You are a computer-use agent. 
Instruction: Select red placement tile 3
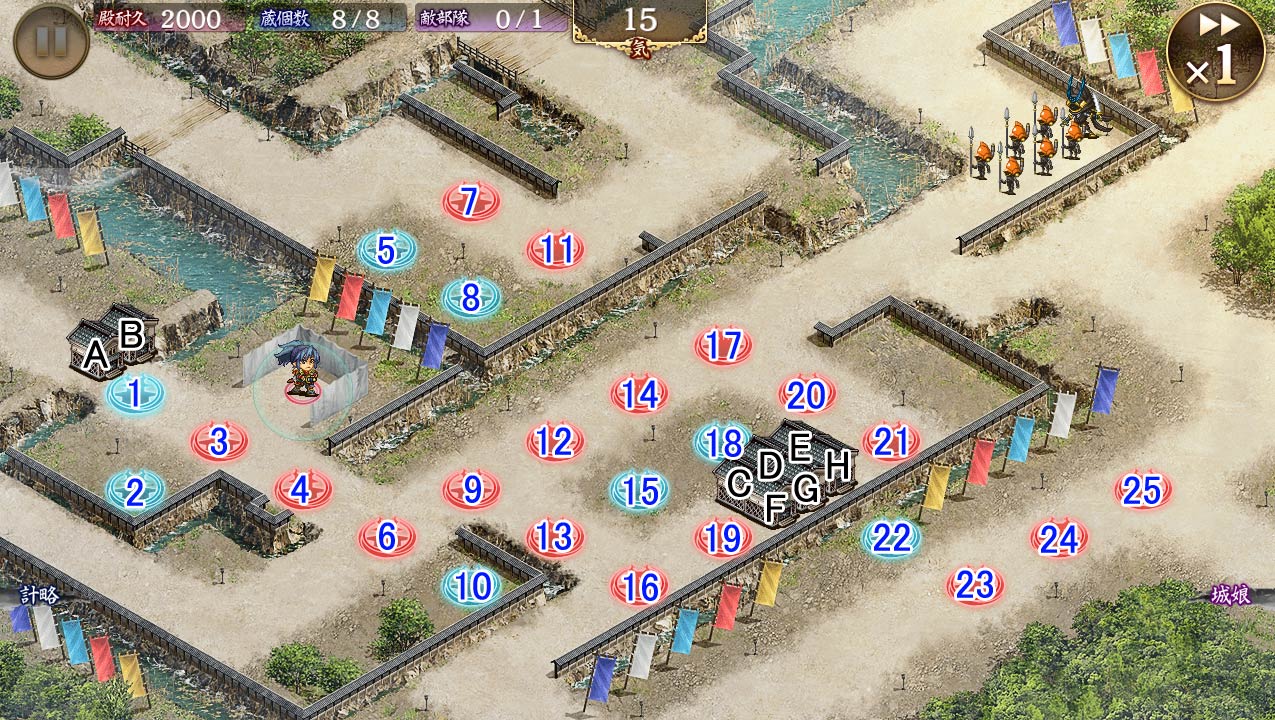(x=219, y=441)
